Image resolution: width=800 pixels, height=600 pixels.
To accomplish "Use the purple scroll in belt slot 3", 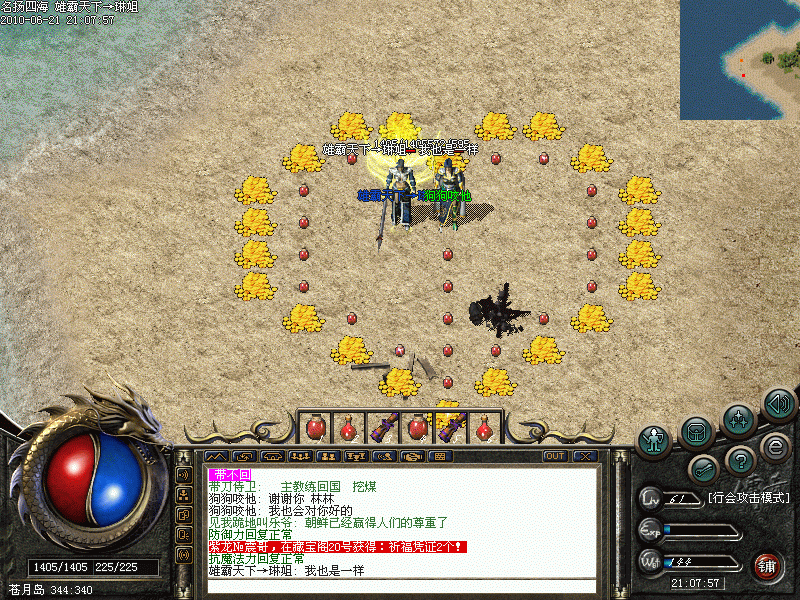I will 382,428.
